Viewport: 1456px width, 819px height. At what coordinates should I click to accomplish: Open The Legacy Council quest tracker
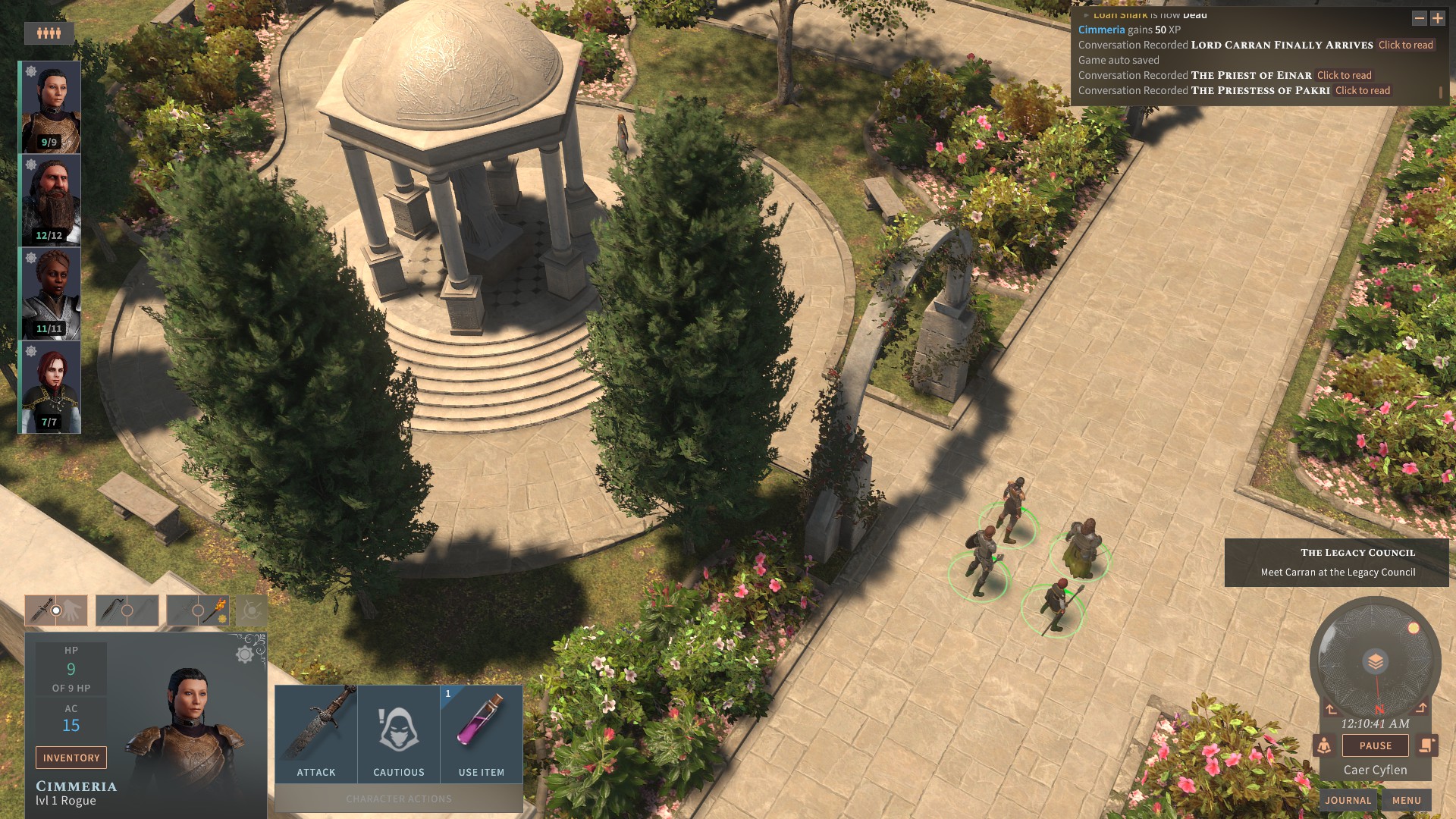coord(1337,562)
